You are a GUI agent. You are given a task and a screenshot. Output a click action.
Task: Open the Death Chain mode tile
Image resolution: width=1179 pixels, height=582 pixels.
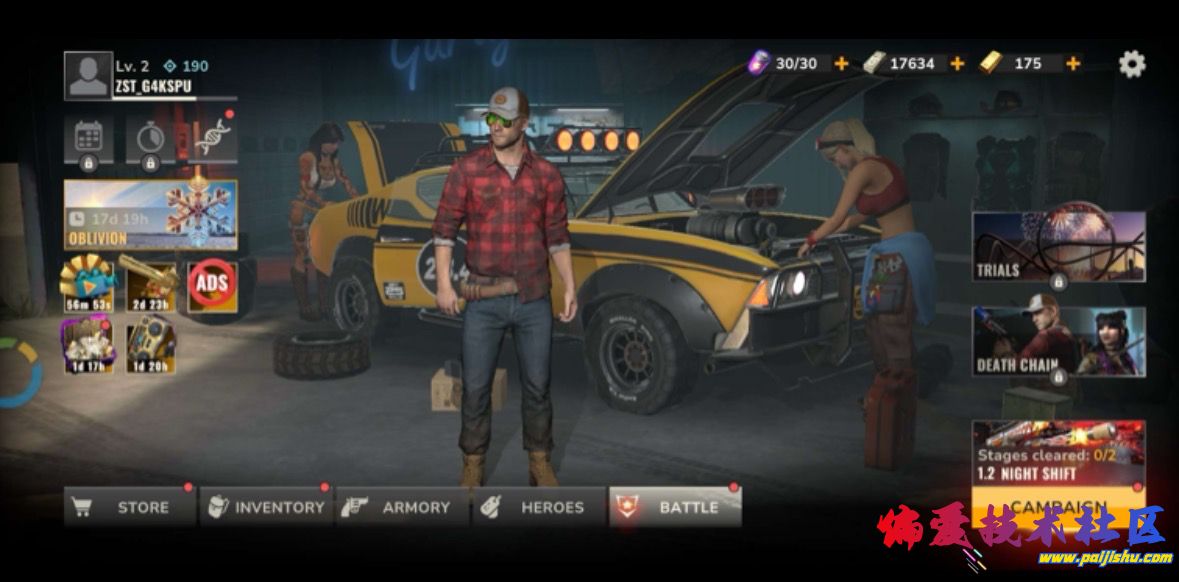point(1058,342)
